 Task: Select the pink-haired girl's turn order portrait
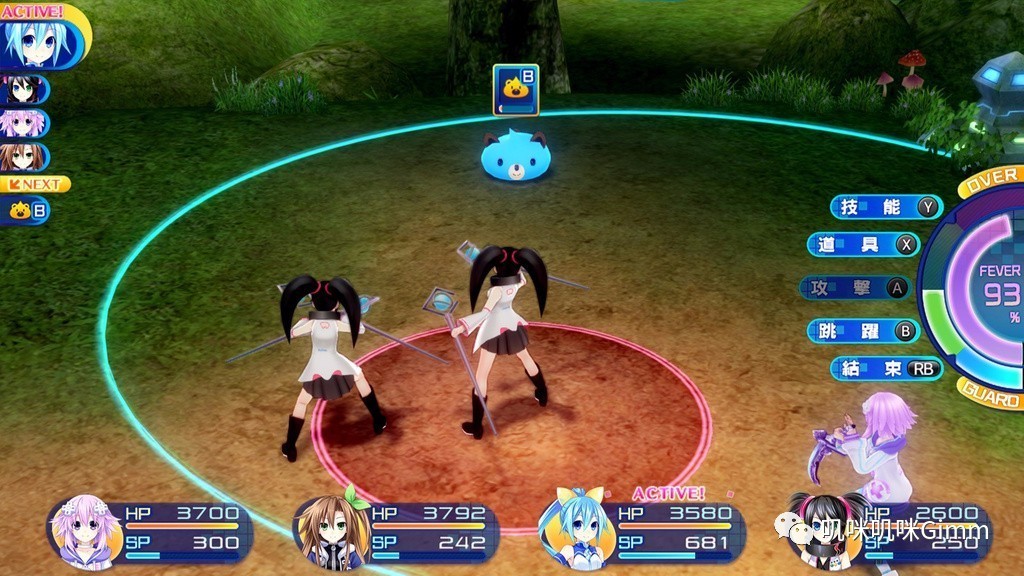24,123
